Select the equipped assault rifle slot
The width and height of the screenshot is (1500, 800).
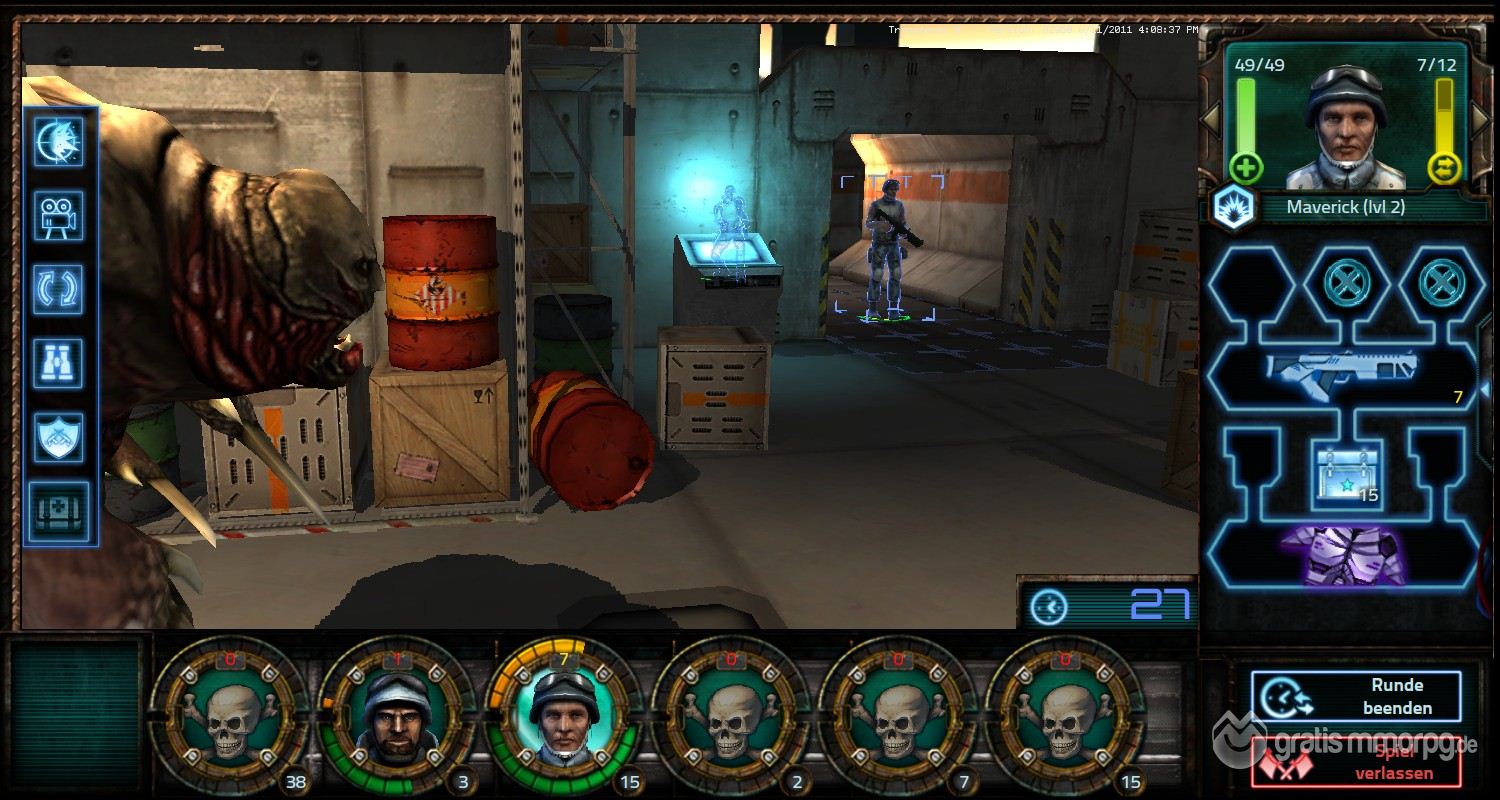(x=1339, y=373)
